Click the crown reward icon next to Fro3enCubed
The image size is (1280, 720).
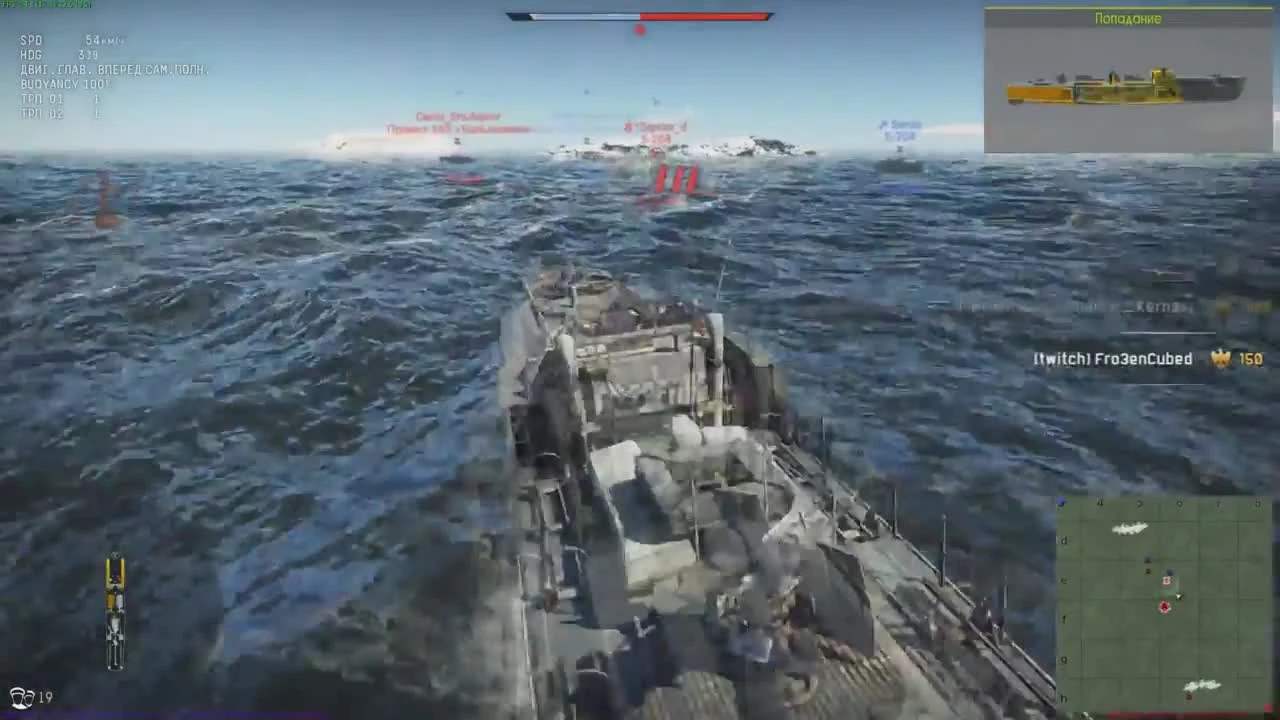[x=1221, y=358]
